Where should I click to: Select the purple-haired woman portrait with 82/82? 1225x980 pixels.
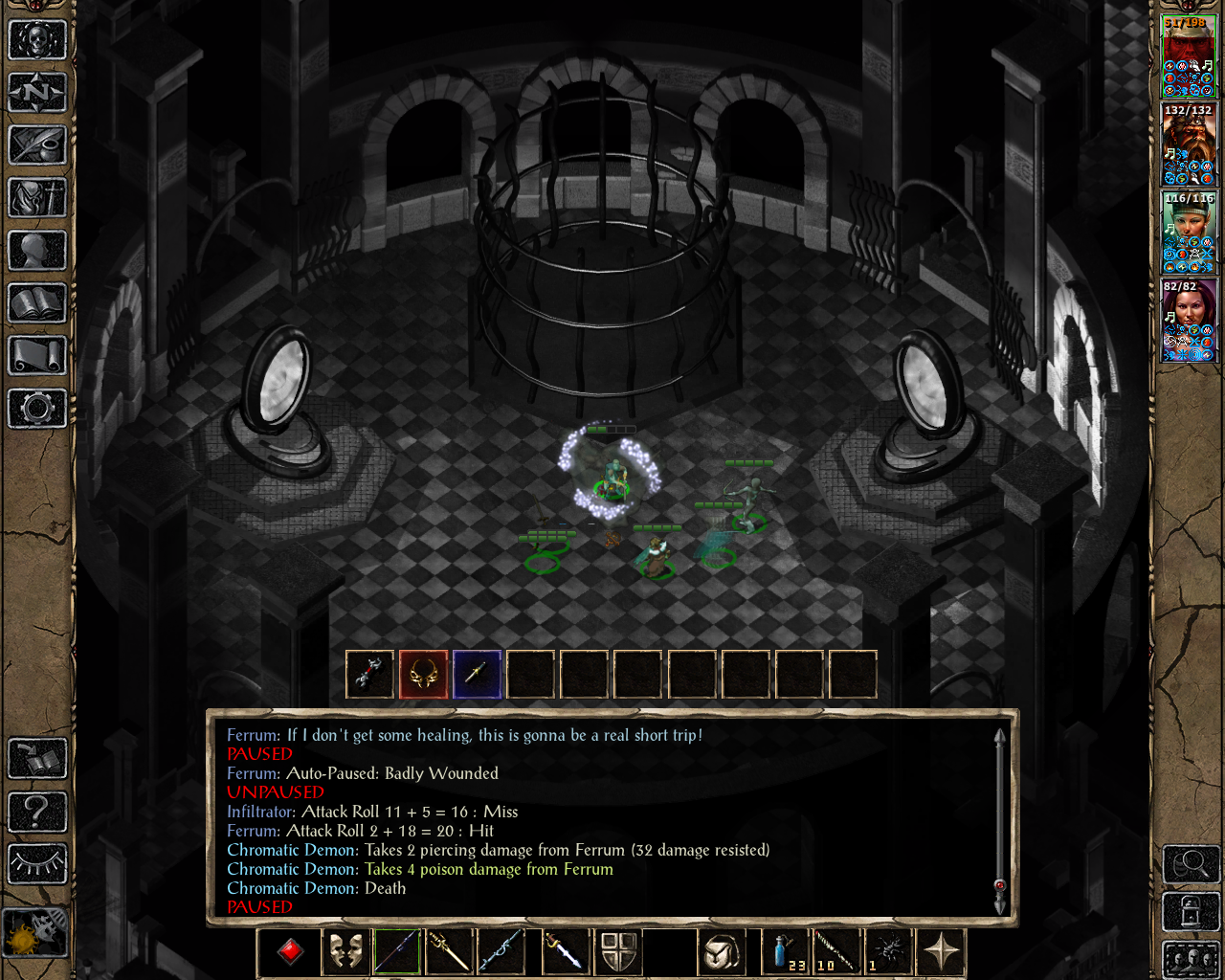click(1189, 321)
